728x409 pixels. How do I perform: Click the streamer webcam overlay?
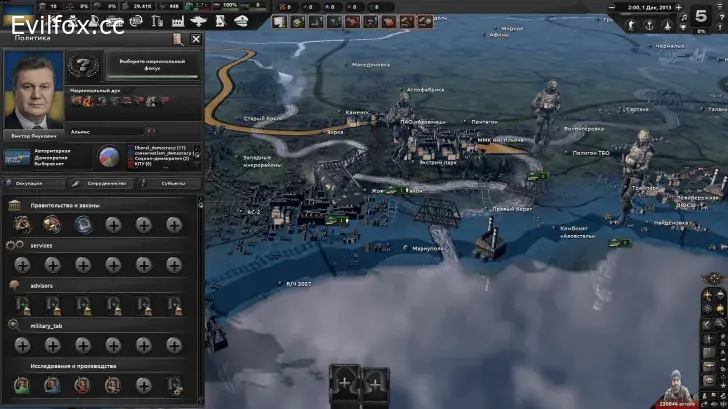pyautogui.click(x=698, y=383)
